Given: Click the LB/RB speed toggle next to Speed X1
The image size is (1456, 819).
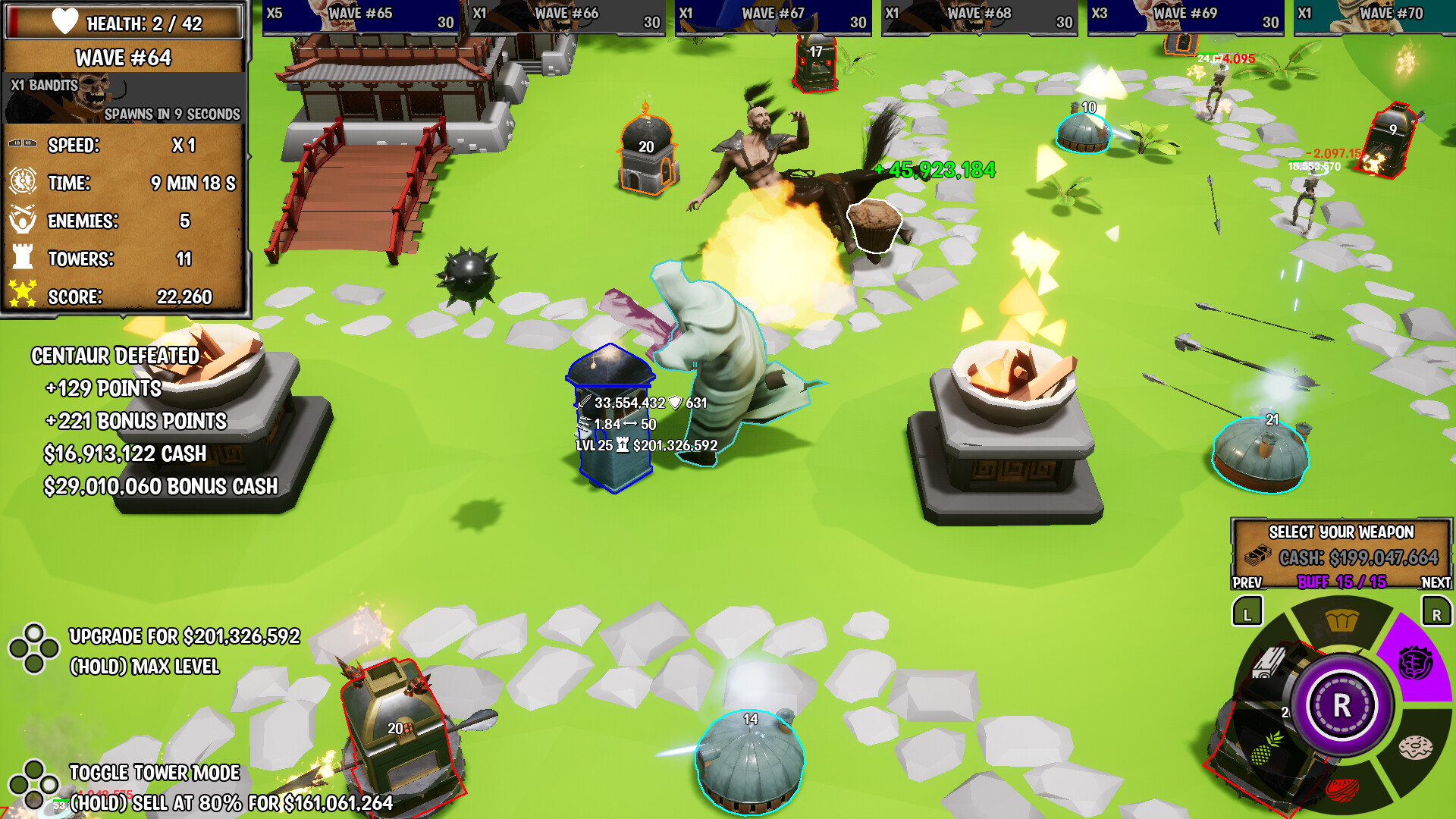Looking at the screenshot, I should click(x=21, y=143).
